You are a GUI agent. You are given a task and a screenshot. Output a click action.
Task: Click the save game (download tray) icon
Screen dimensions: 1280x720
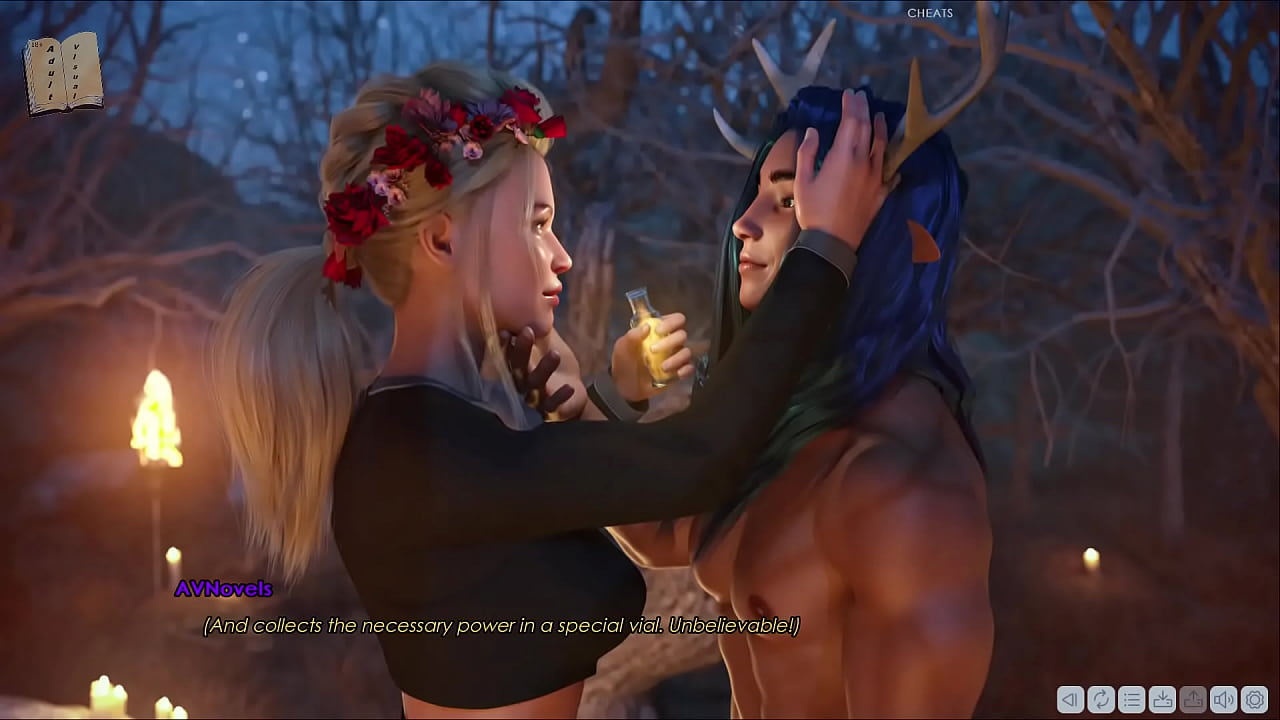point(1162,699)
